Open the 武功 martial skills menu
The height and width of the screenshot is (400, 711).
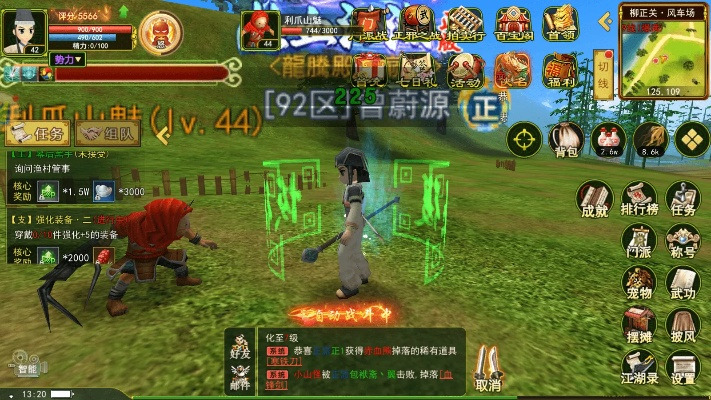click(x=683, y=285)
